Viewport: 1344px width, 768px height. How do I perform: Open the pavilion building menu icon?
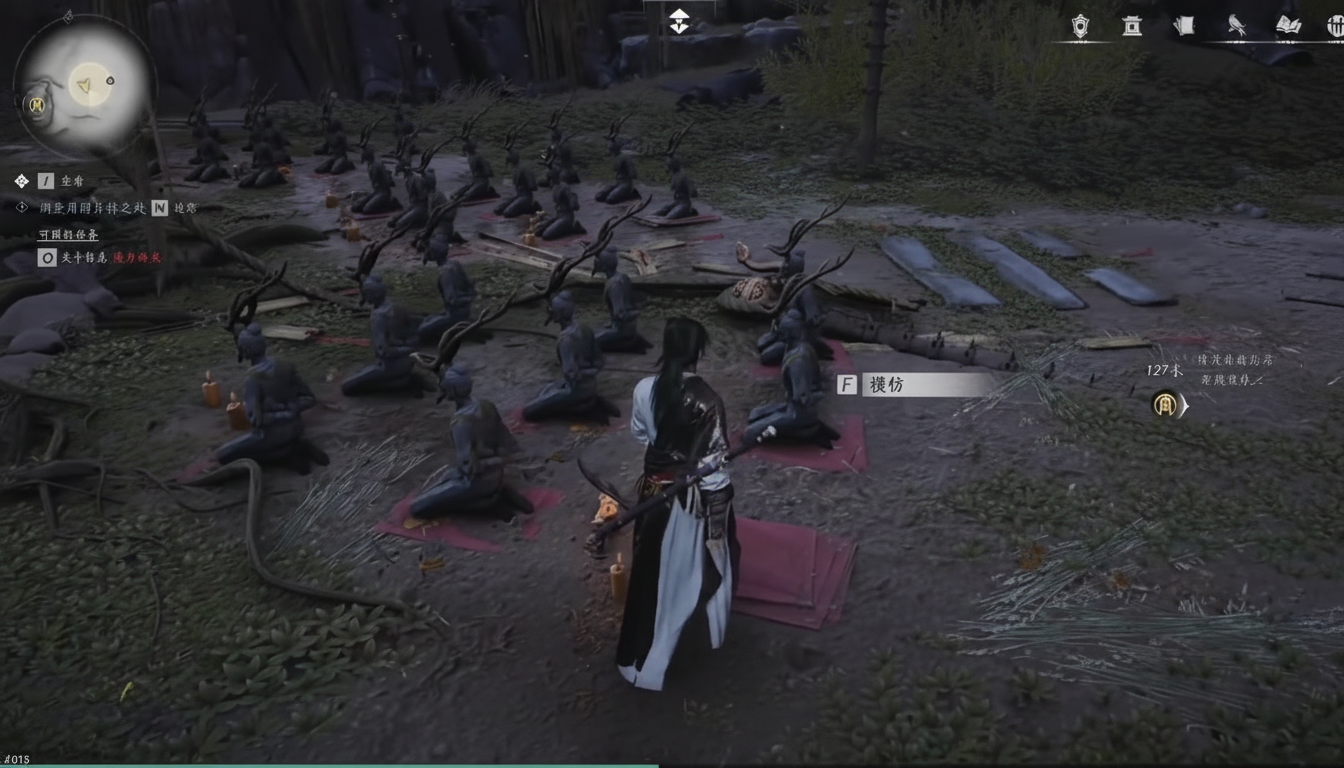(1132, 27)
